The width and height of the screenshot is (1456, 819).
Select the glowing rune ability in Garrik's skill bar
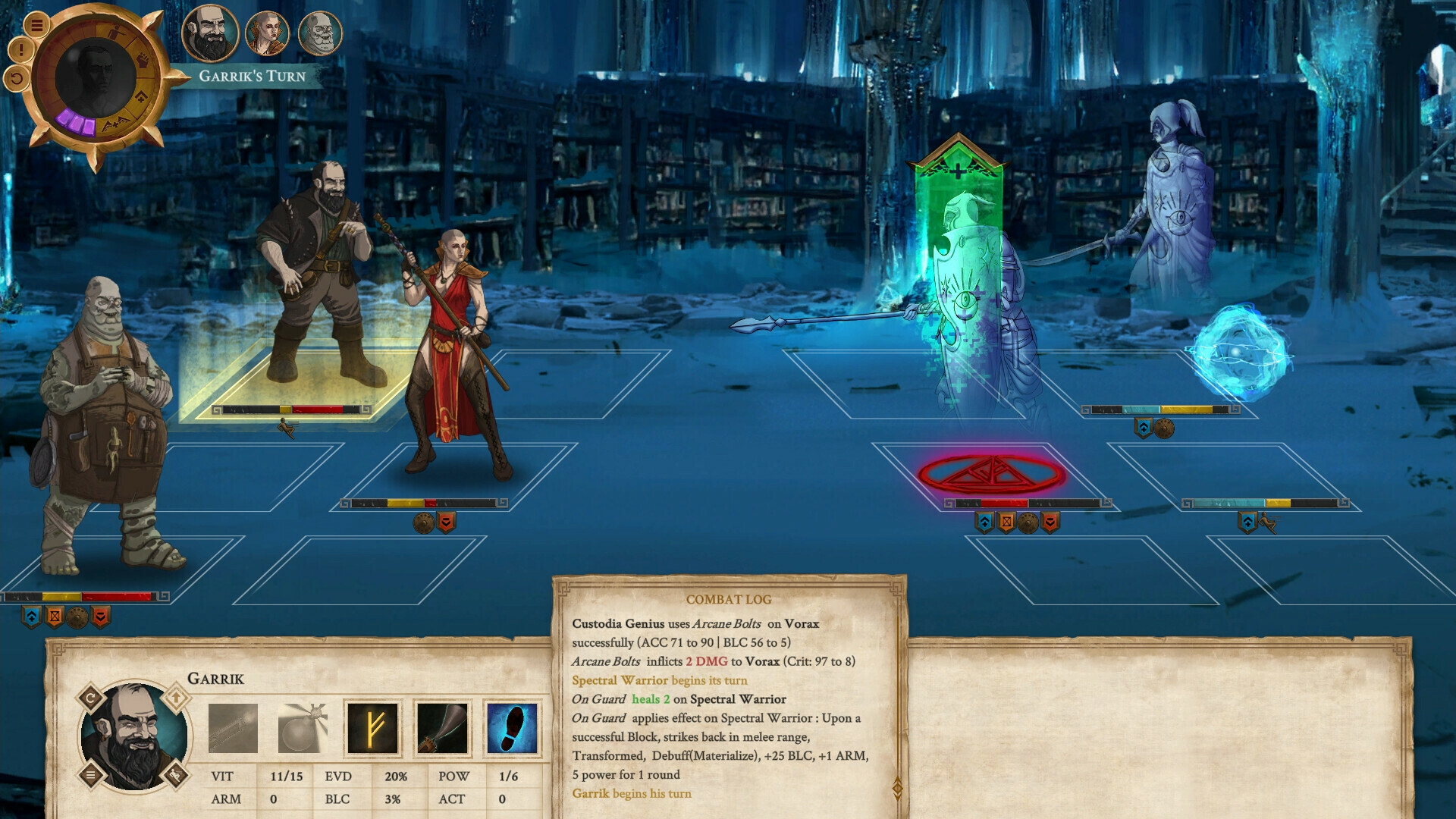click(x=372, y=730)
